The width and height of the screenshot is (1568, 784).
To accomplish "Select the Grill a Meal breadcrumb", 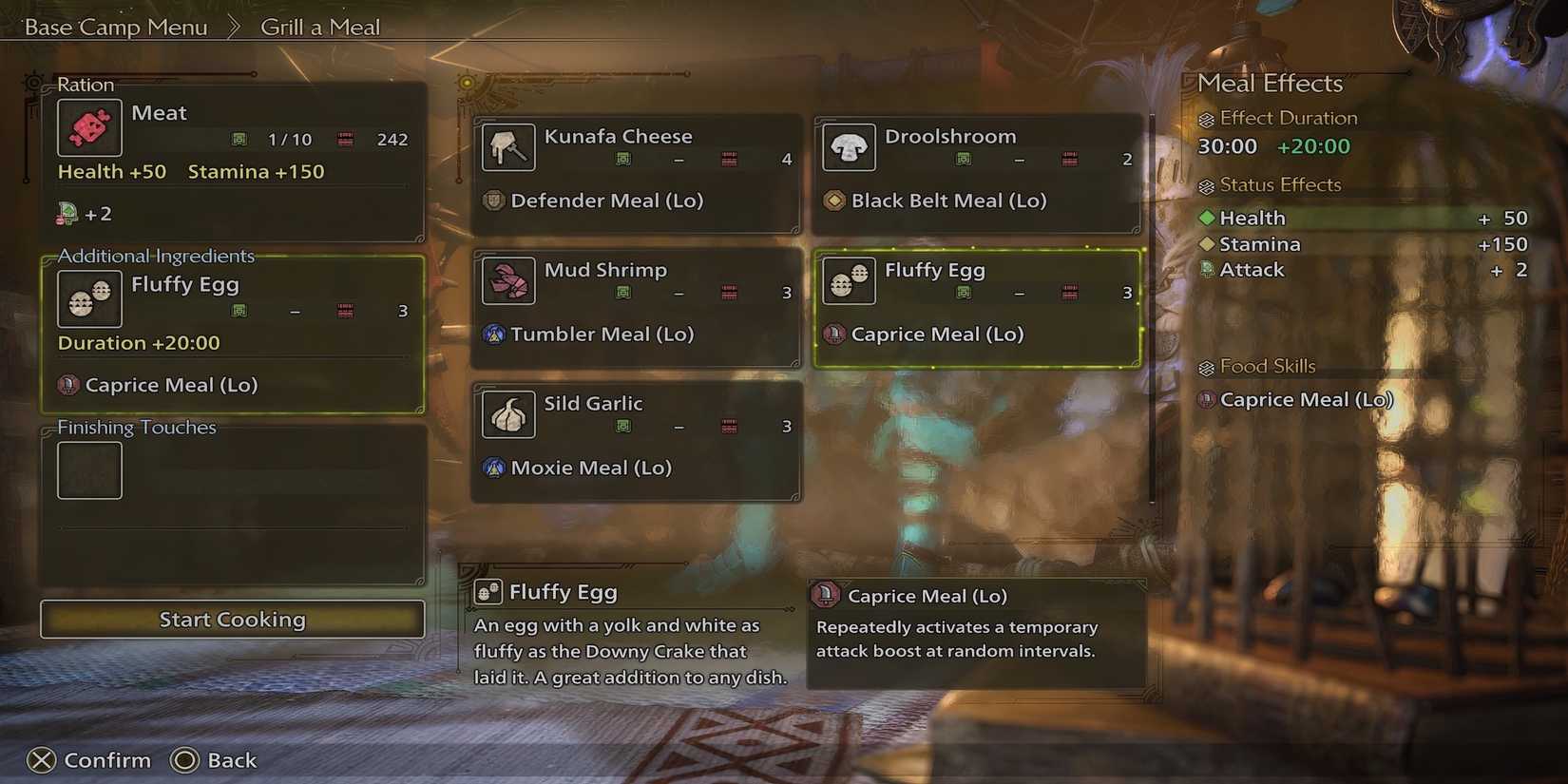I will coord(320,27).
